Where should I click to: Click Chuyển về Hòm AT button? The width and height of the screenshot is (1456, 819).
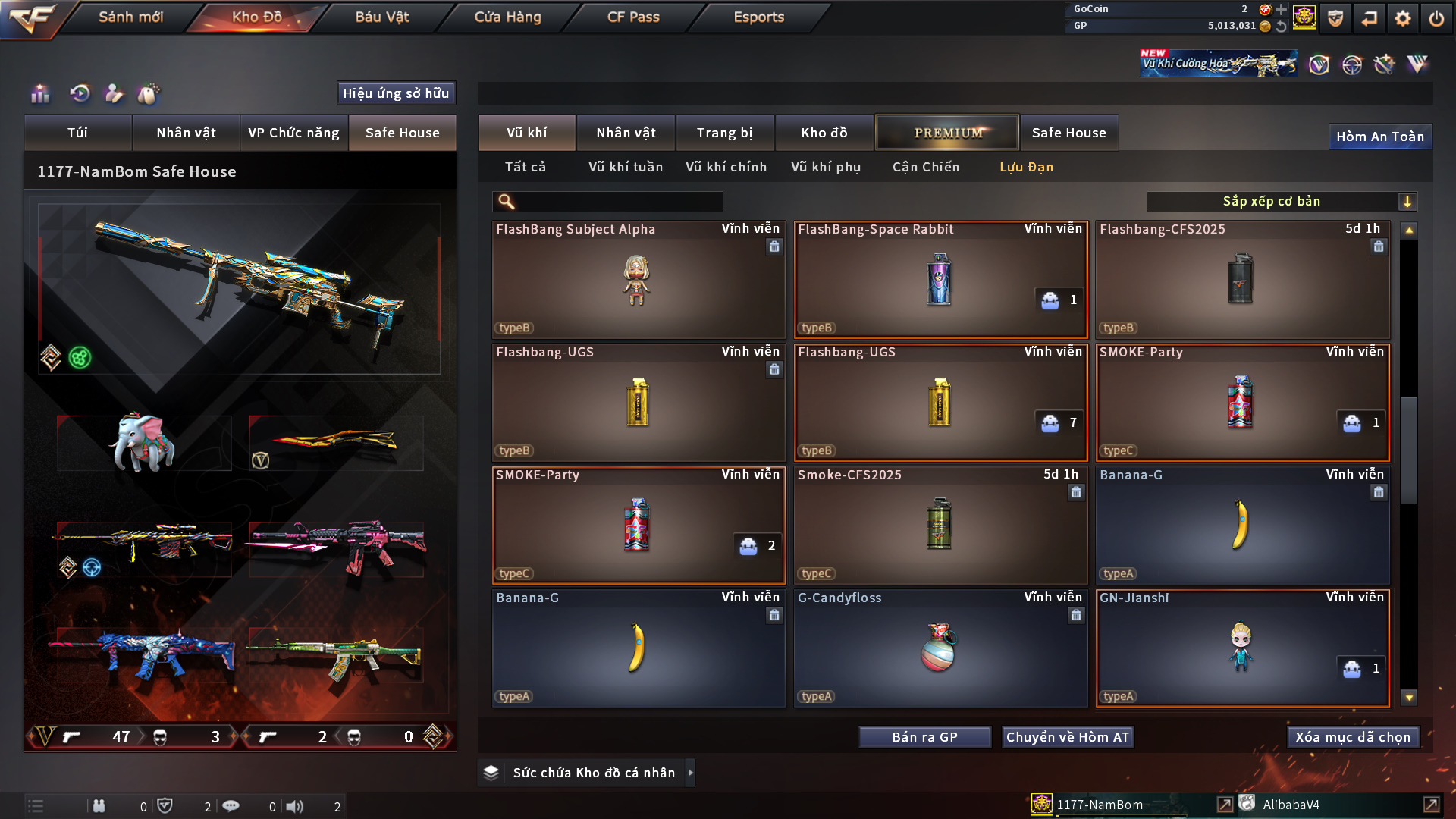(x=1067, y=737)
